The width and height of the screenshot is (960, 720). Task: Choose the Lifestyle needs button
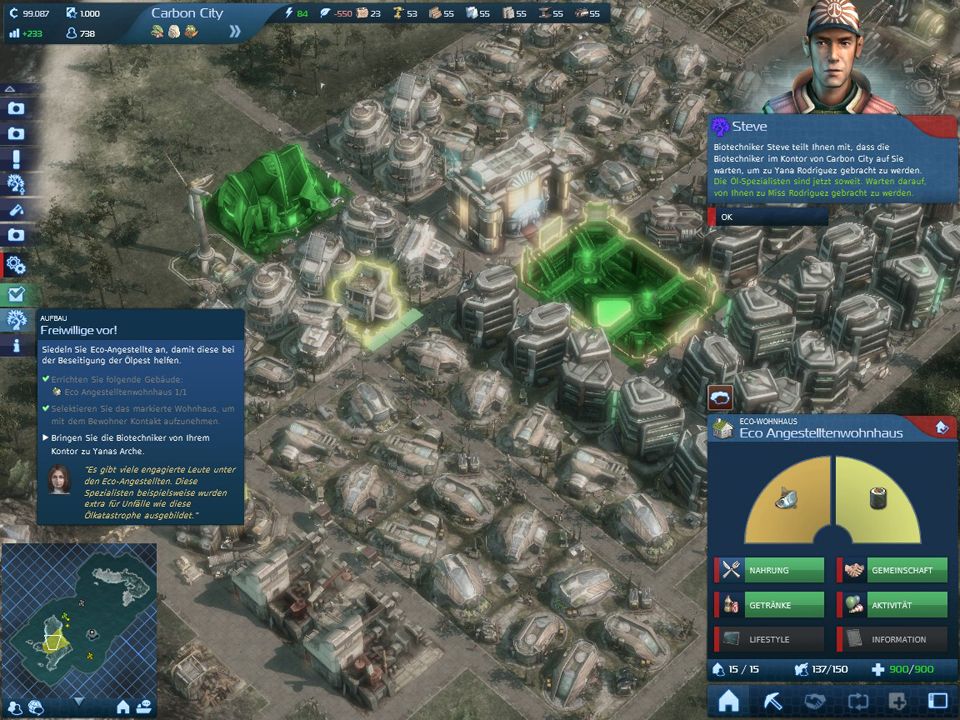(770, 639)
